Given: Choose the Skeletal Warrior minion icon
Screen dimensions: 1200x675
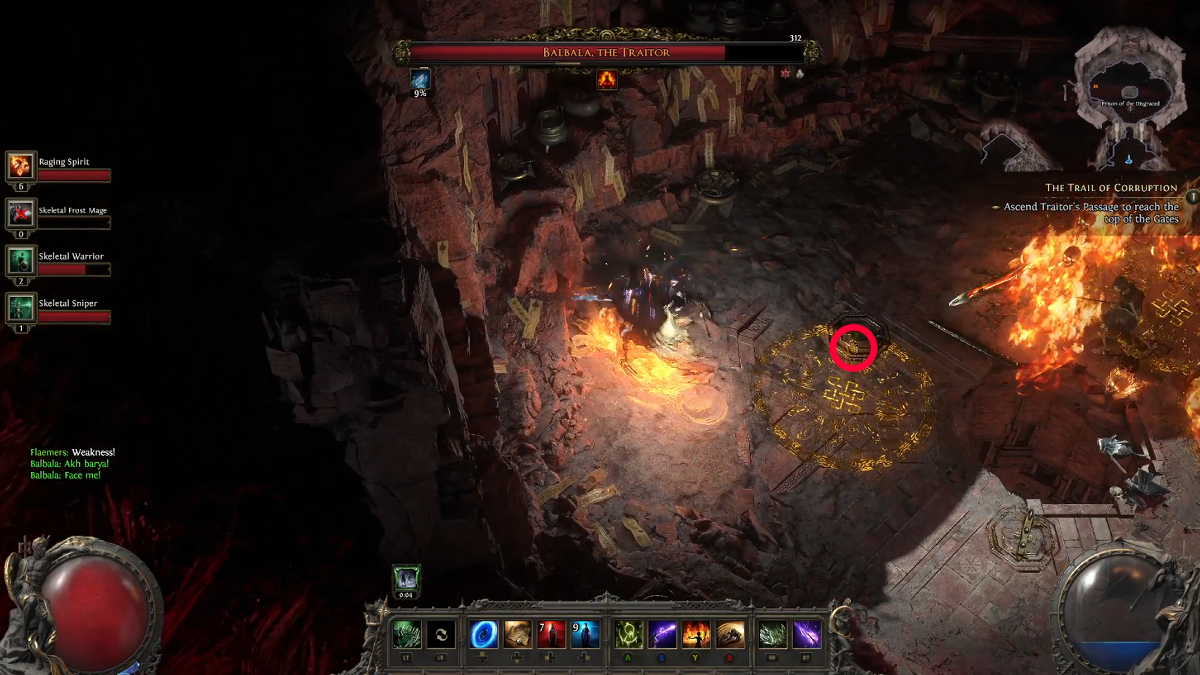Looking at the screenshot, I should click(21, 259).
